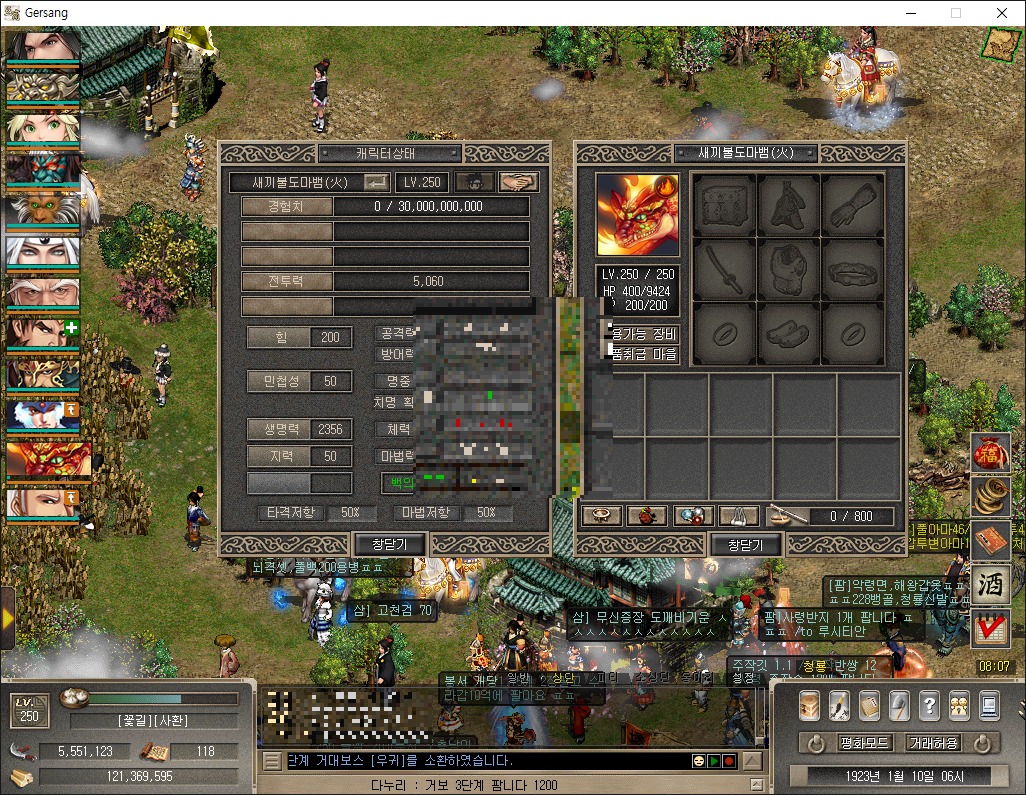Open the red lucky pouch icon
This screenshot has height=795, width=1026.
click(x=990, y=455)
